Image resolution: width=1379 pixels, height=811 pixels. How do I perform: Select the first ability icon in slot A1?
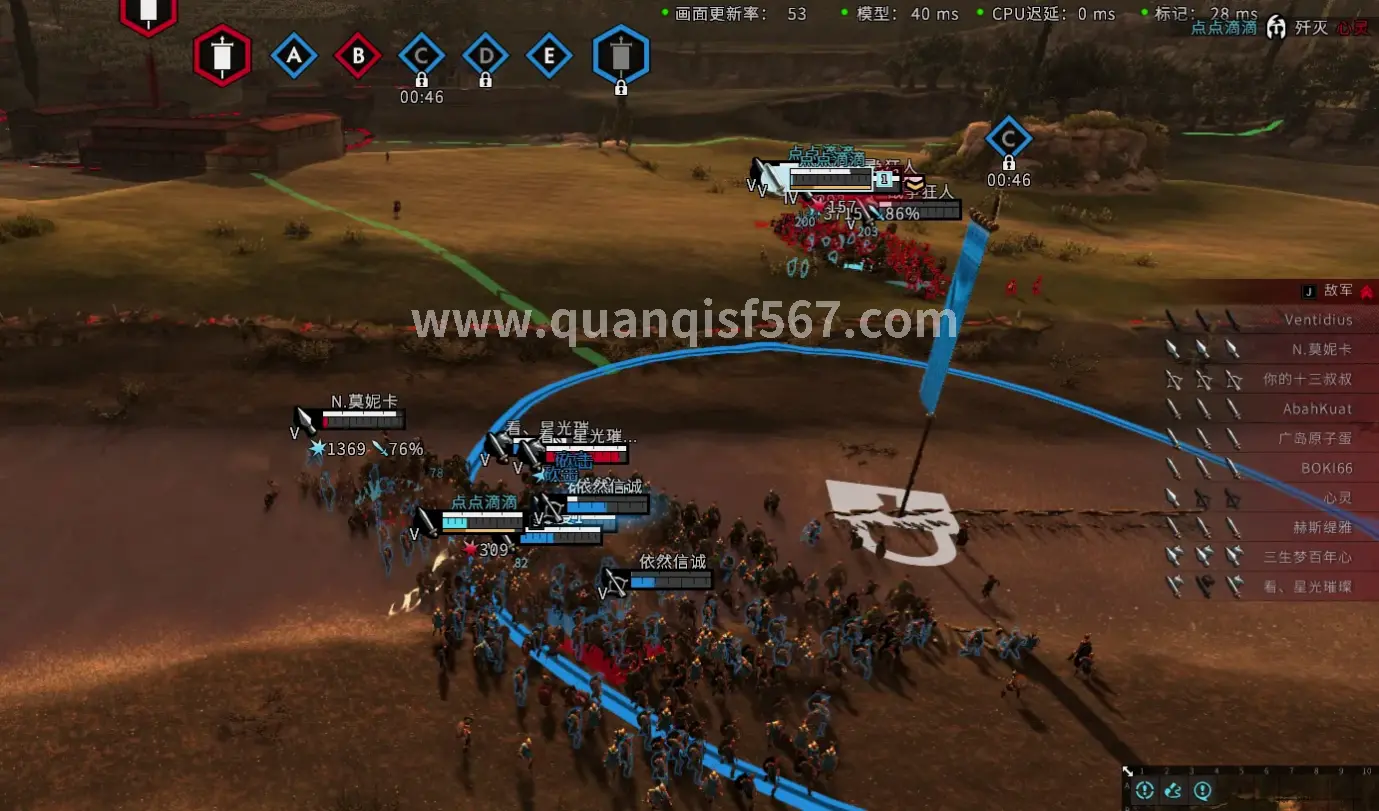coord(1144,789)
